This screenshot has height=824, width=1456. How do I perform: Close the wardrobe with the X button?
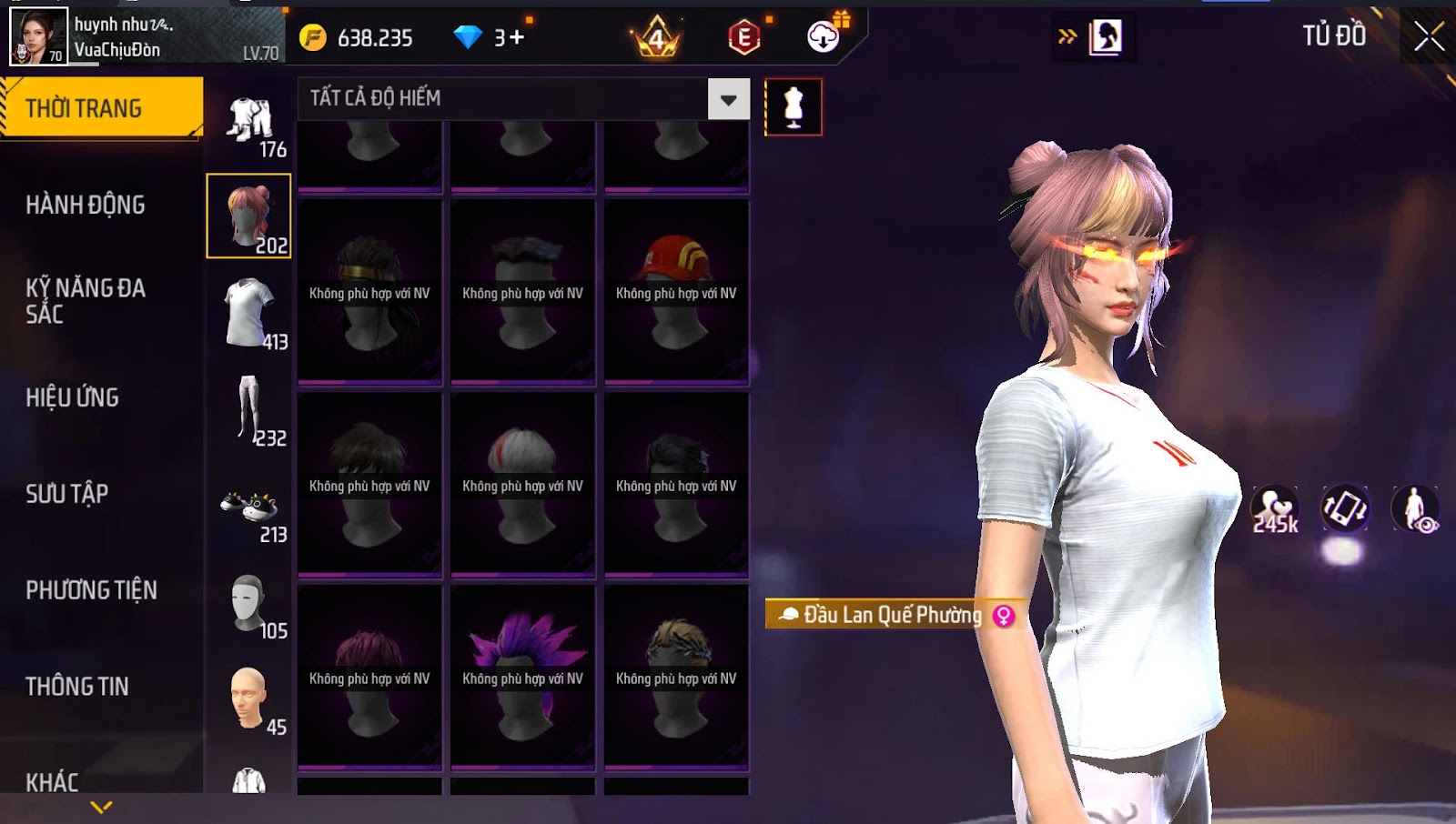tap(1429, 36)
